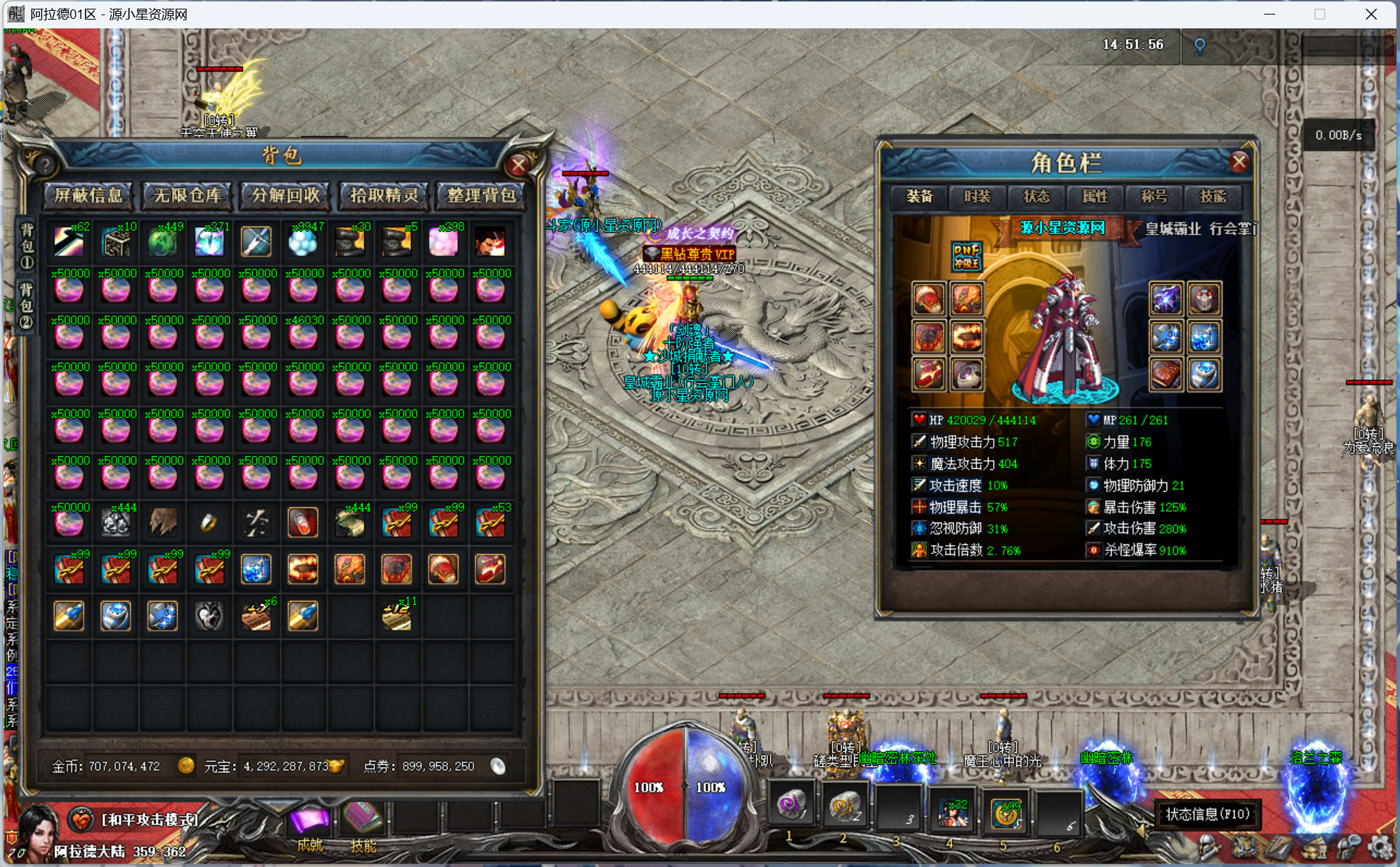
Task: Toggle the 和平攻击模式 attack mode
Action: (x=150, y=820)
